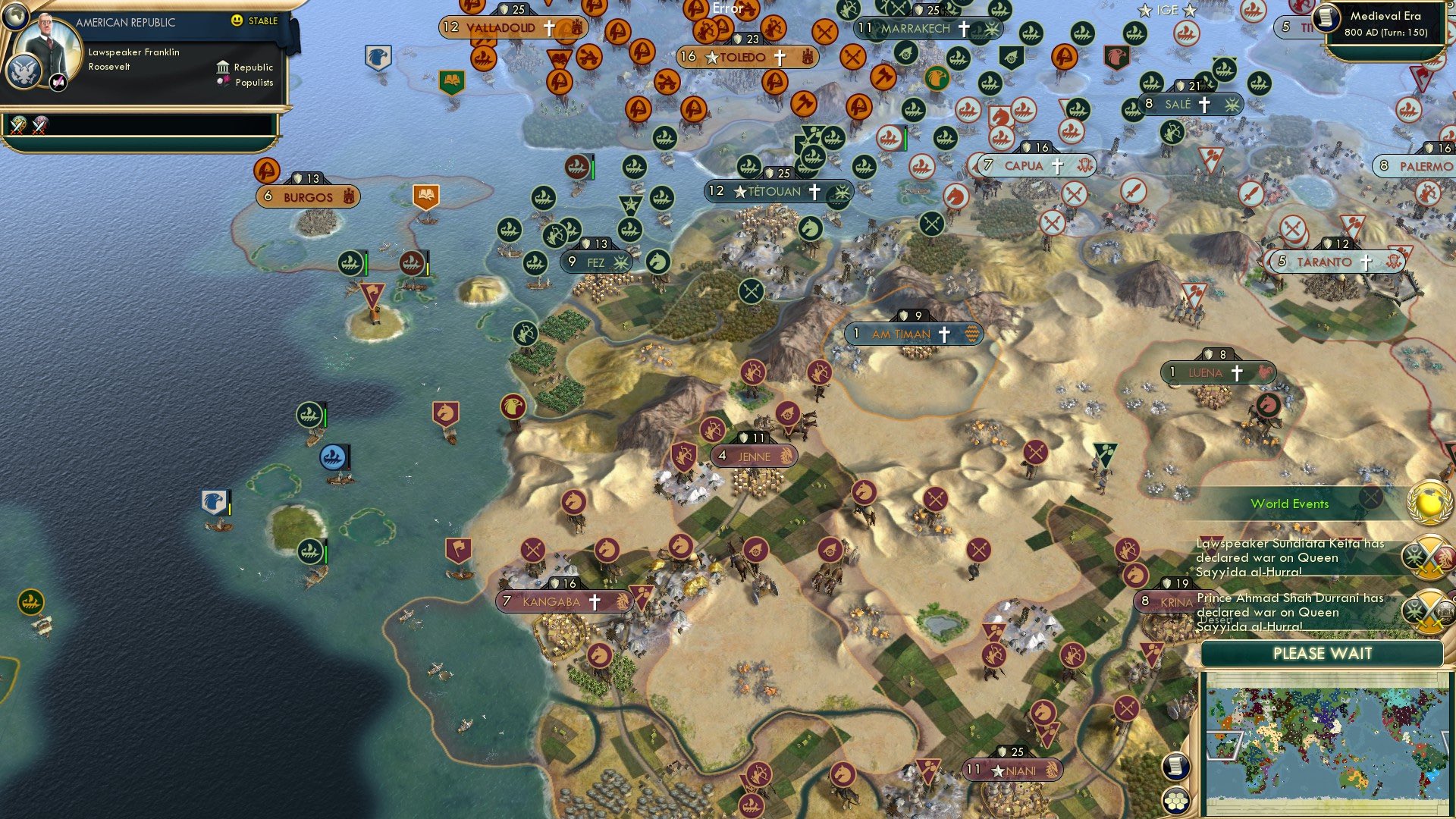Click the STABLE smiley face indicator

click(x=238, y=22)
